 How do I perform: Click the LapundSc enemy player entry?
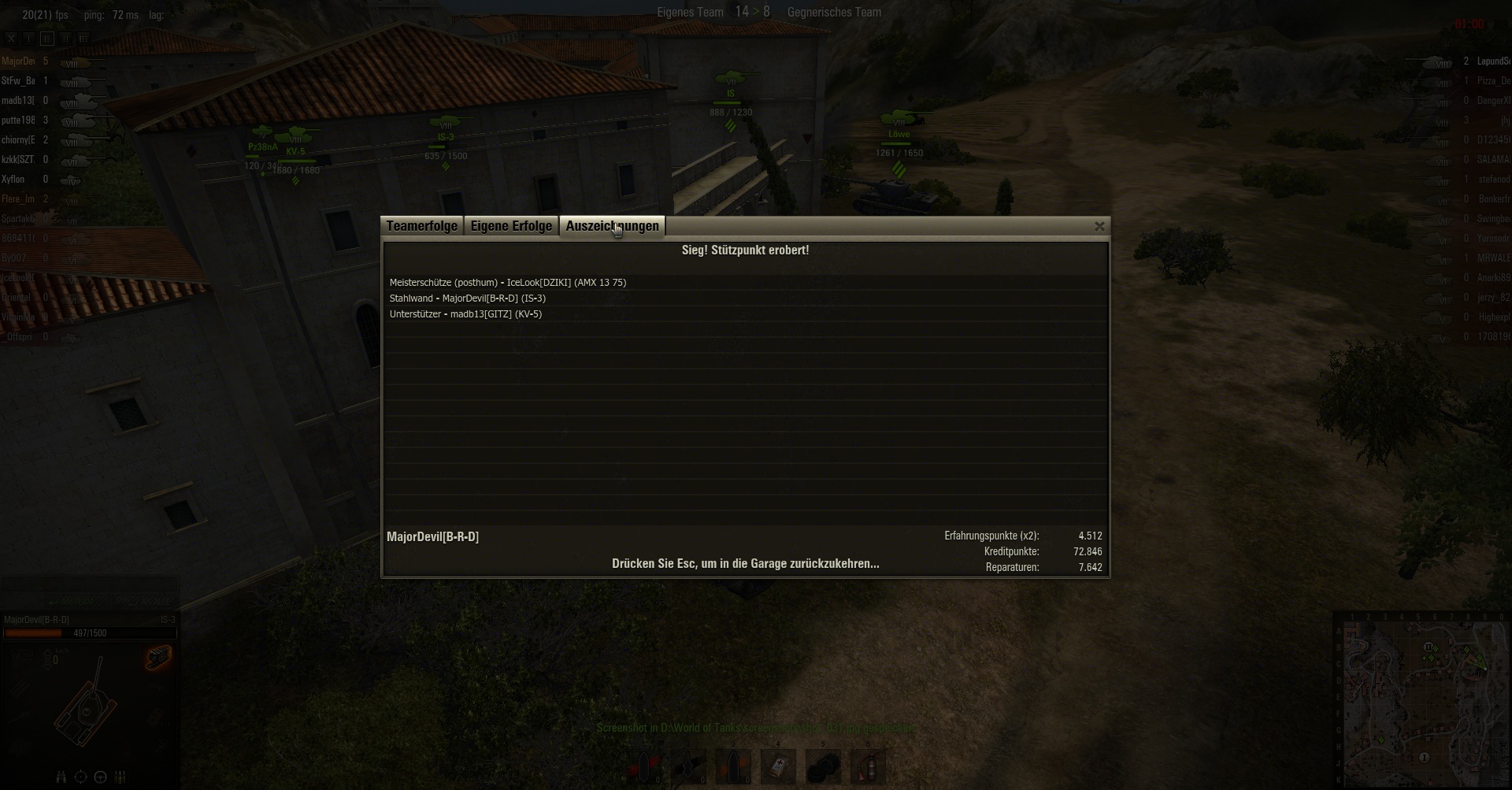click(1492, 61)
